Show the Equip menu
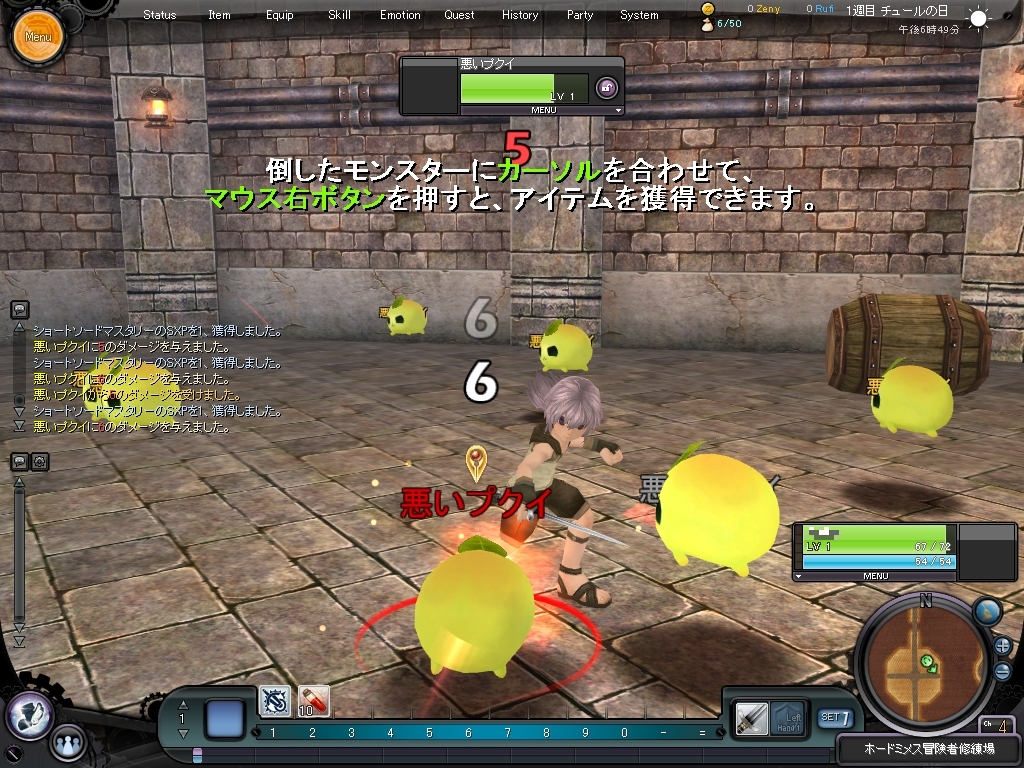 [x=280, y=15]
